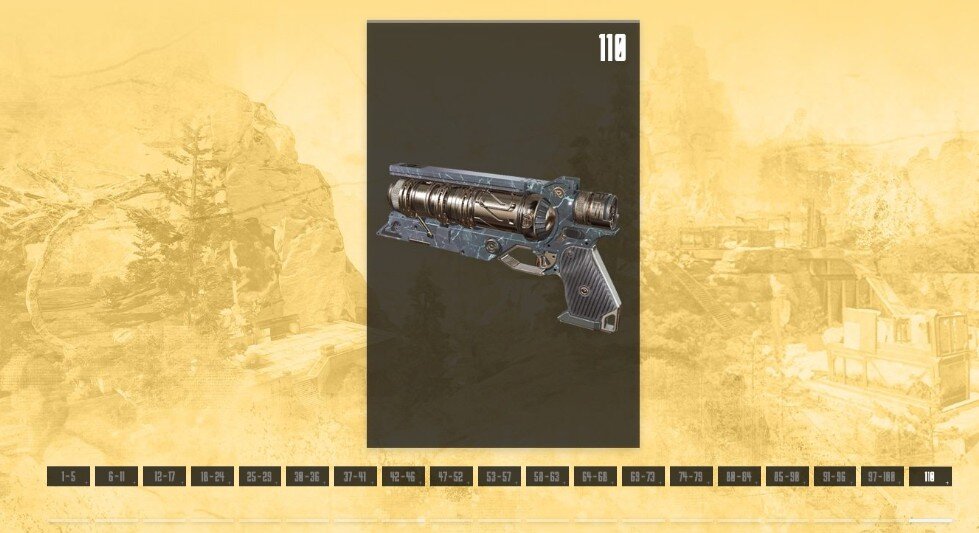Viewport: 979px width, 533px height.
Task: Select the 69-73 level range tab
Action: [643, 477]
